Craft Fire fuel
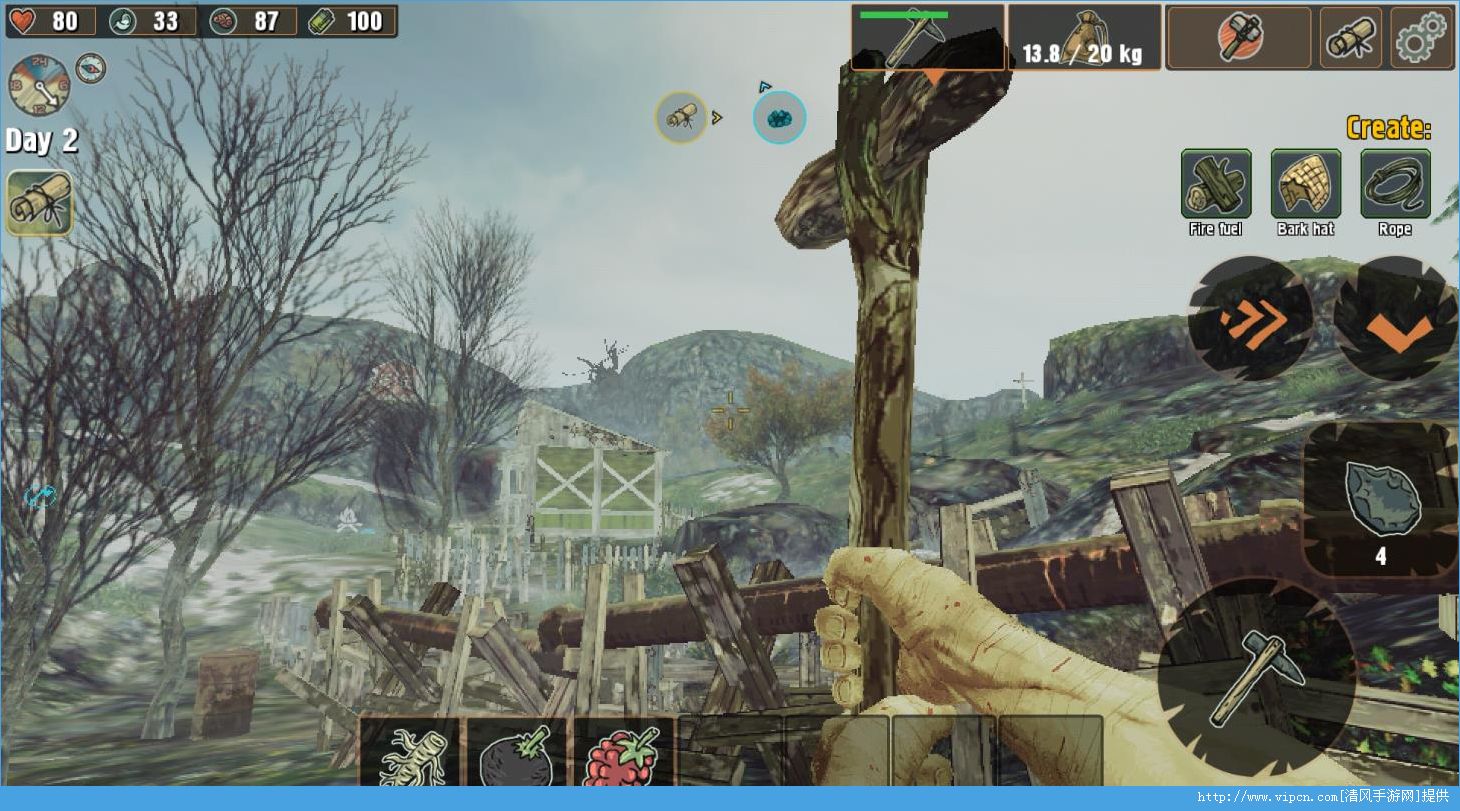Viewport: 1460px width, 811px height. point(1216,185)
